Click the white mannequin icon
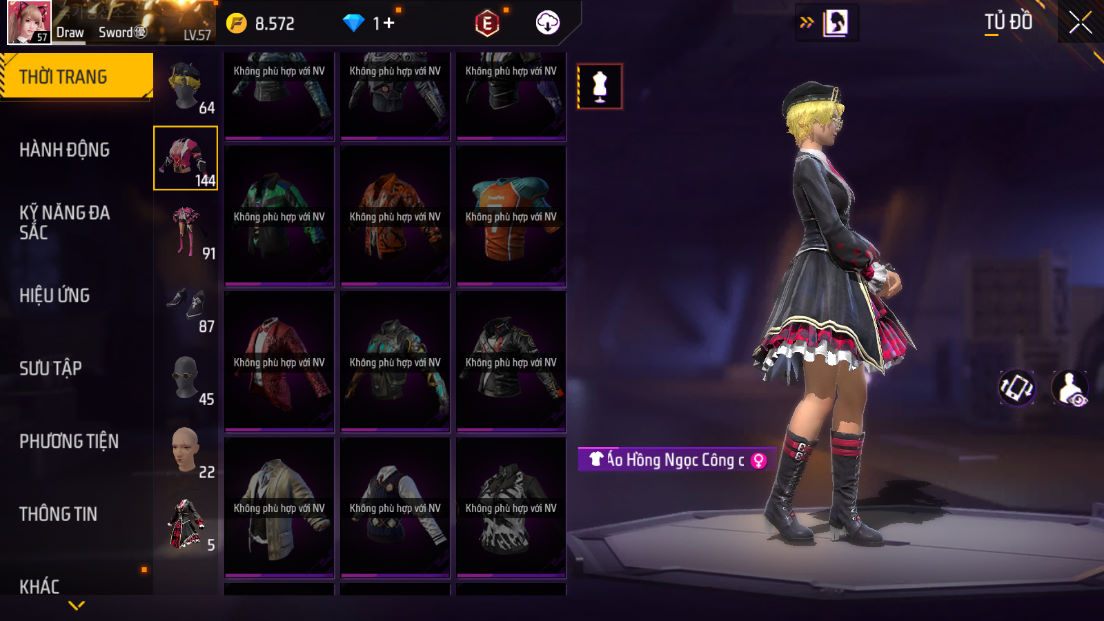Viewport: 1104px width, 621px height. coord(600,86)
